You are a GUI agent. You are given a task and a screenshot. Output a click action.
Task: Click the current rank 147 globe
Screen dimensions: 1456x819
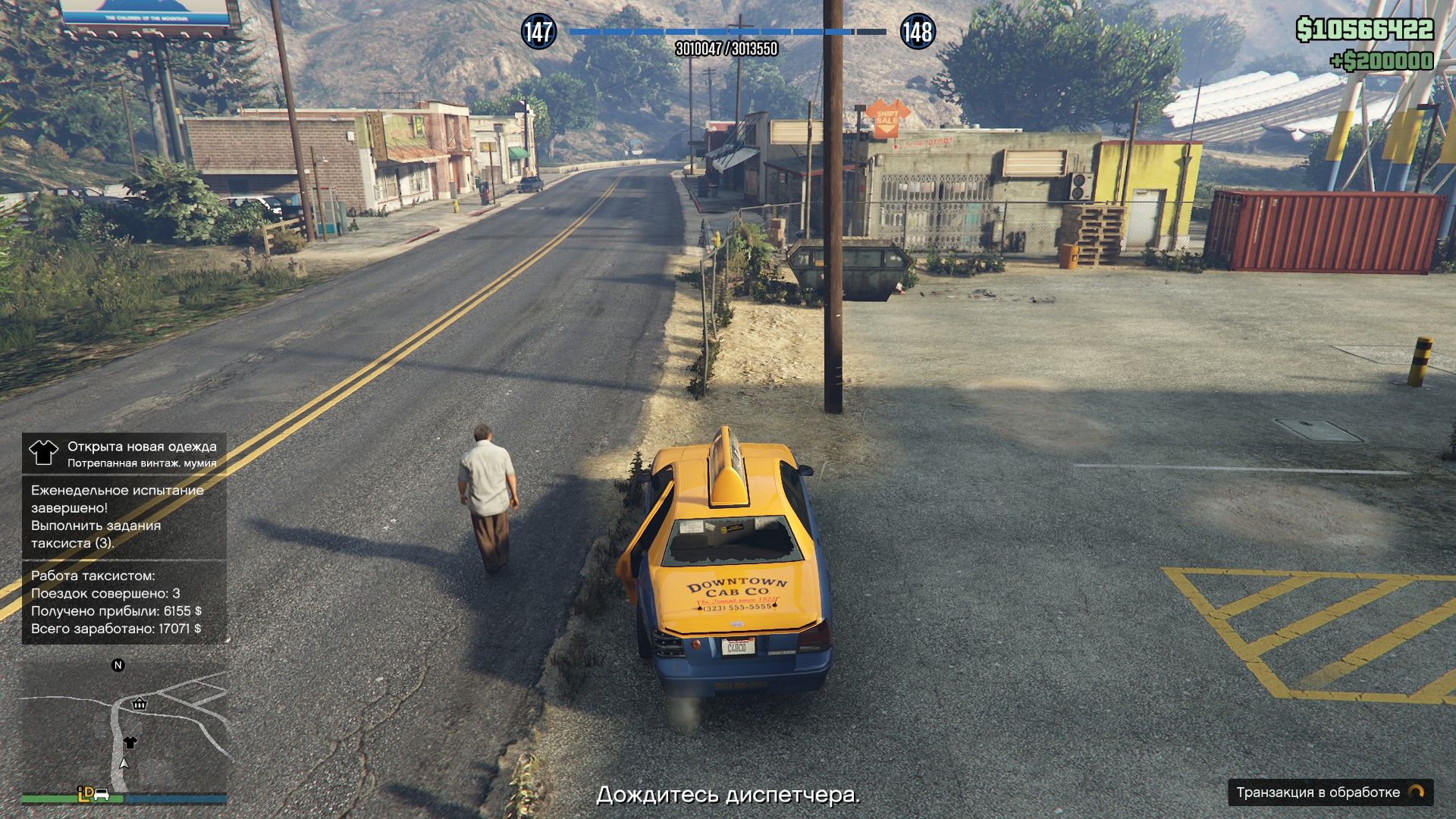click(538, 32)
